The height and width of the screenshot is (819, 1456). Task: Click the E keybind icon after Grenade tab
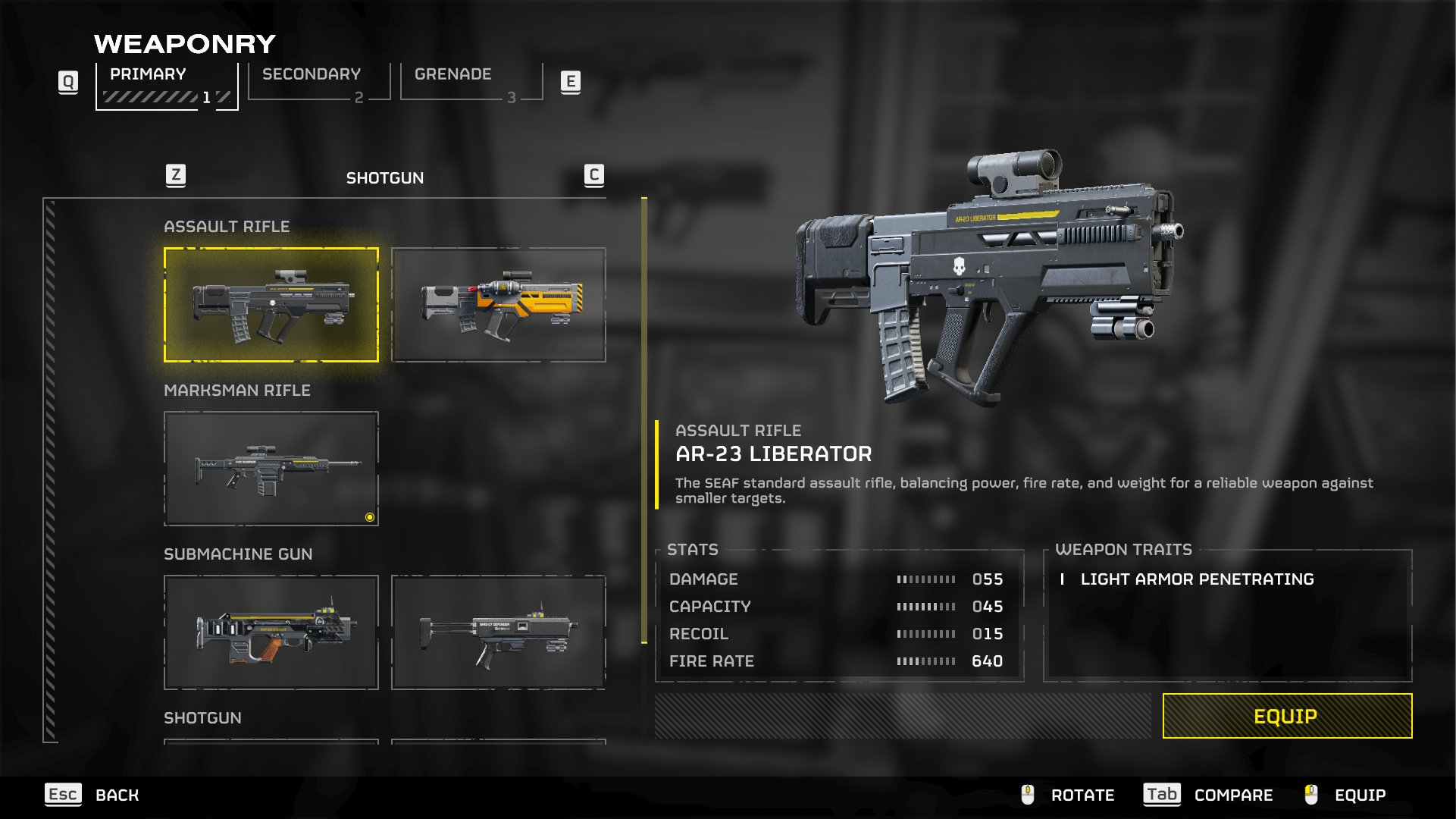click(x=570, y=82)
